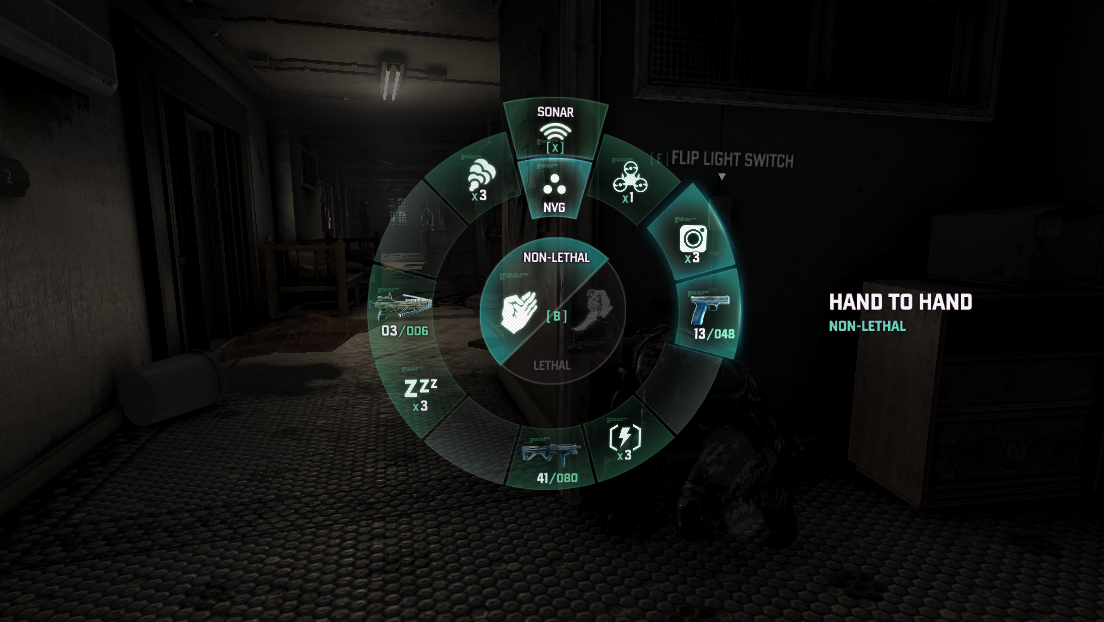1104x622 pixels.
Task: Select the Sonar goggles segment
Action: (553, 130)
